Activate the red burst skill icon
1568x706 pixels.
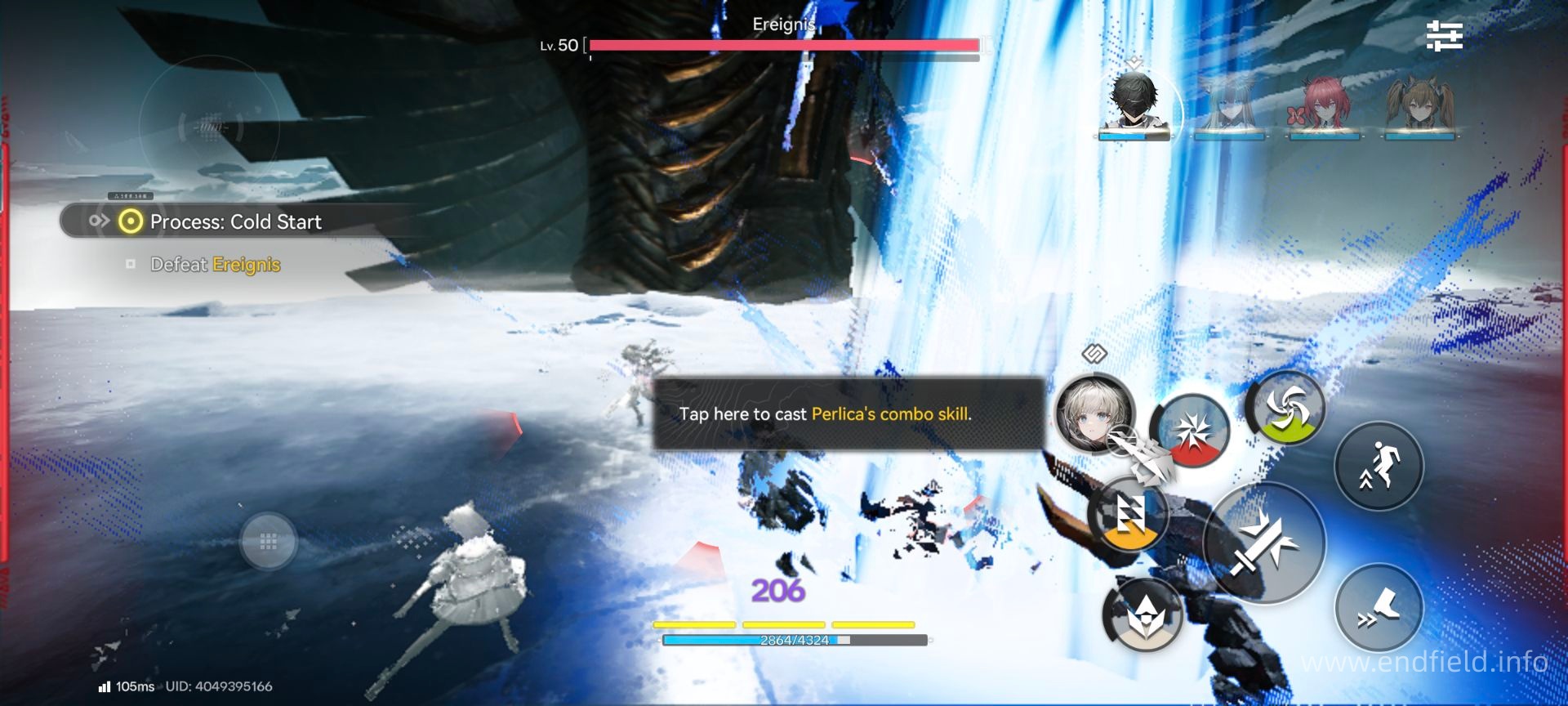coord(1191,431)
